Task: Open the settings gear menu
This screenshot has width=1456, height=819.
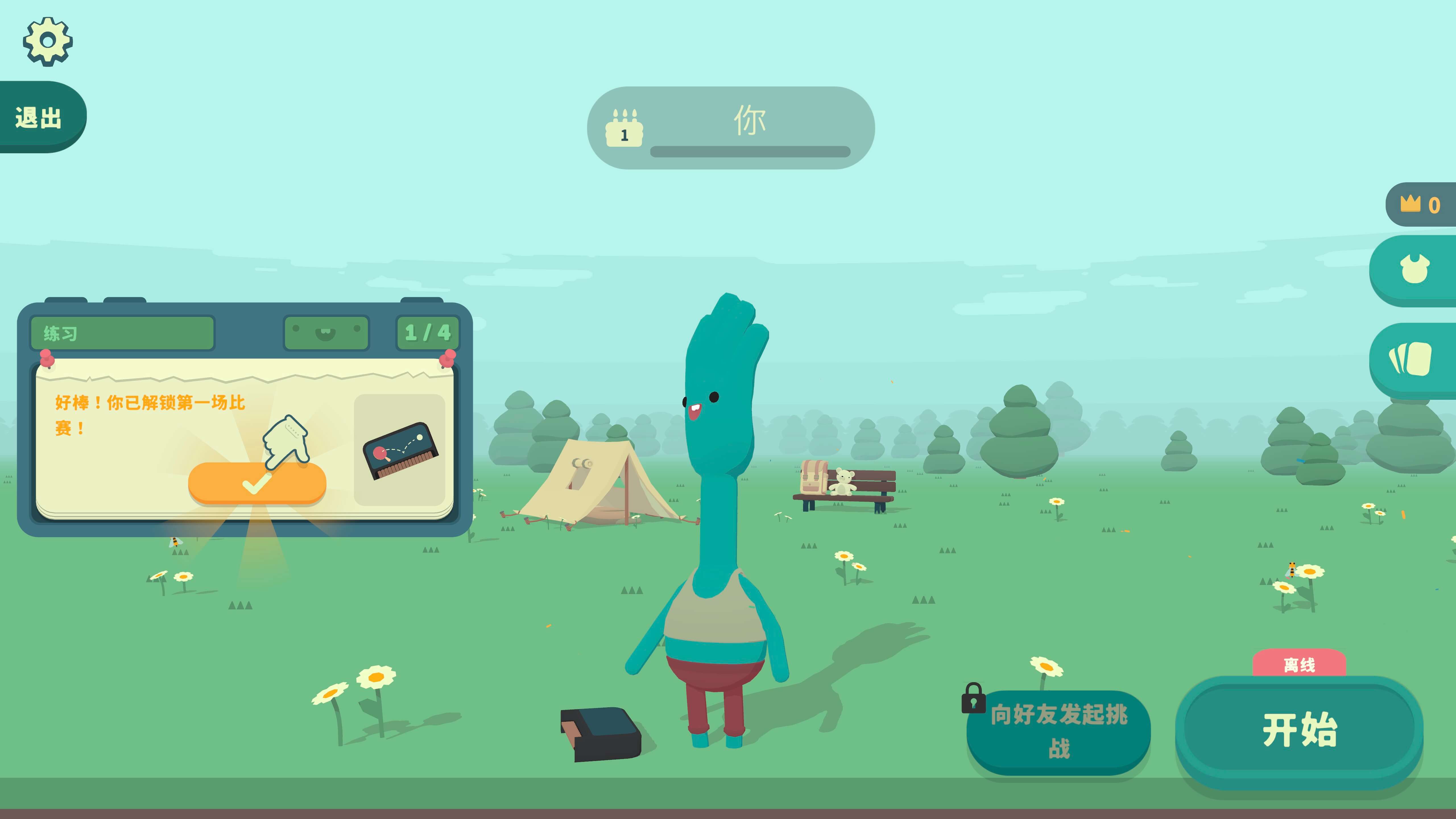Action: (x=48, y=41)
